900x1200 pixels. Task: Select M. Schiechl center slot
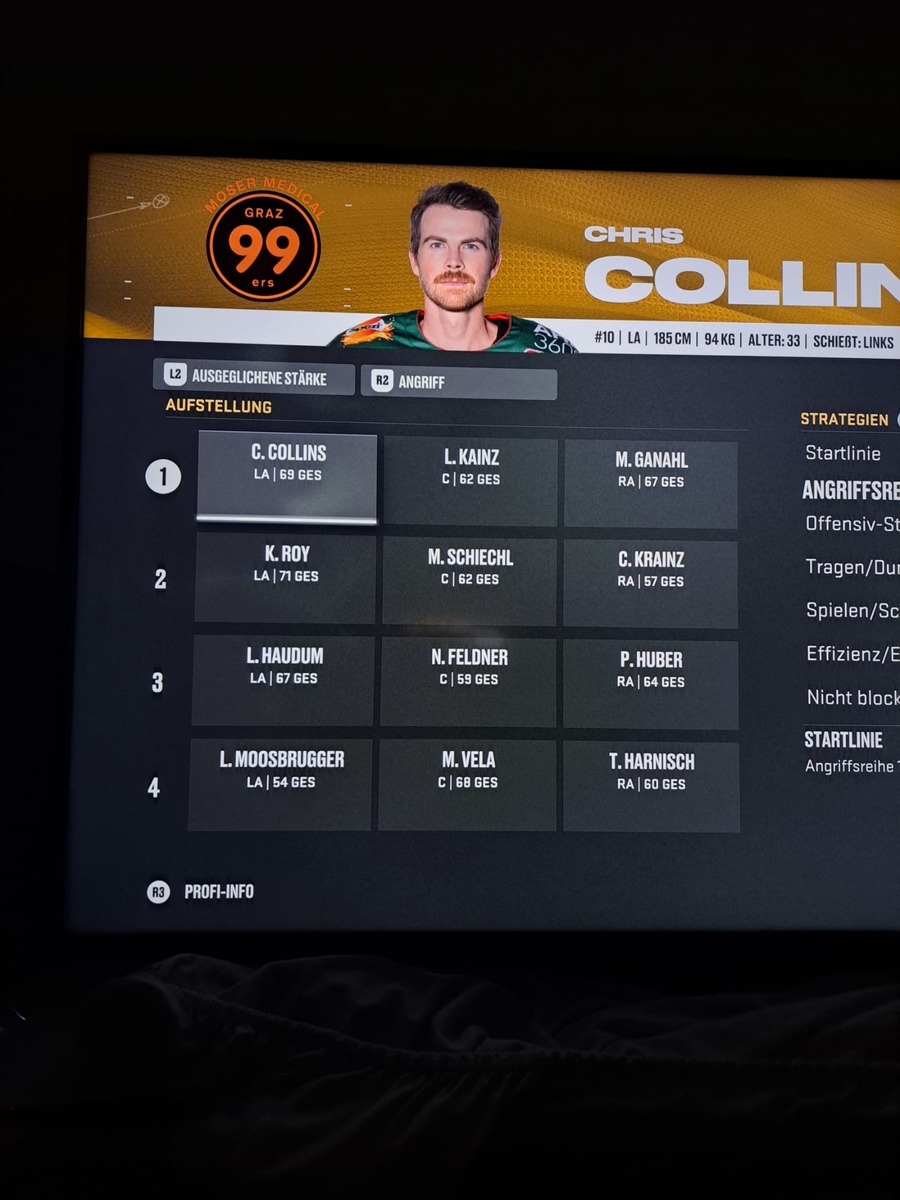[470, 581]
